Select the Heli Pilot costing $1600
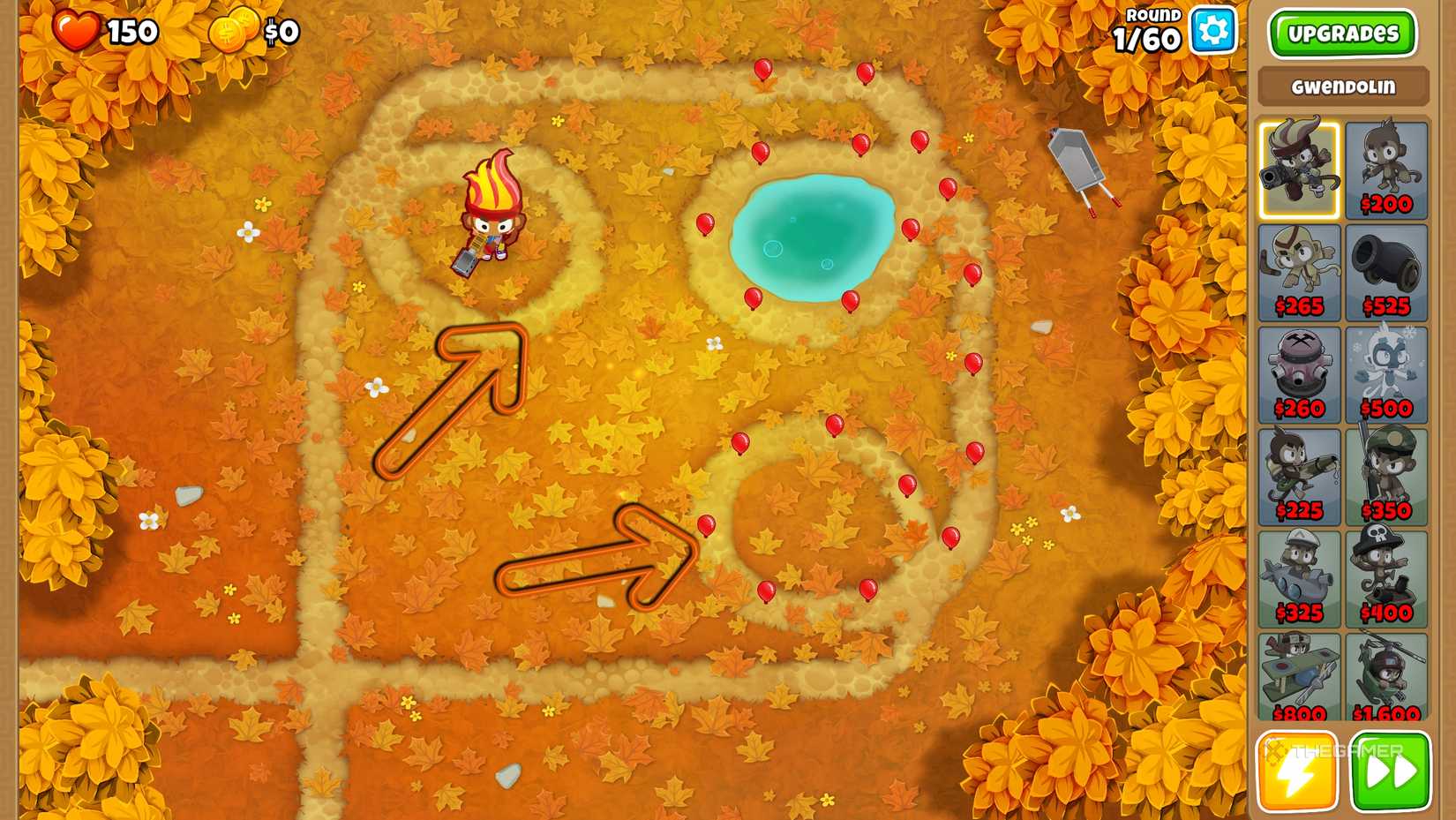1456x820 pixels. click(x=1385, y=678)
